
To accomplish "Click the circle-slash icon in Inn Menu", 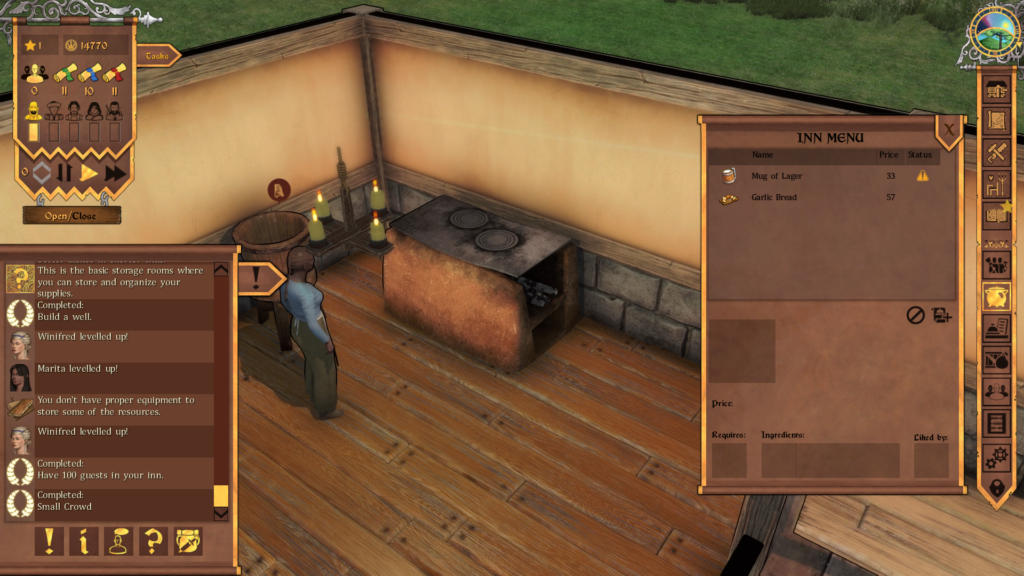I will coord(915,315).
